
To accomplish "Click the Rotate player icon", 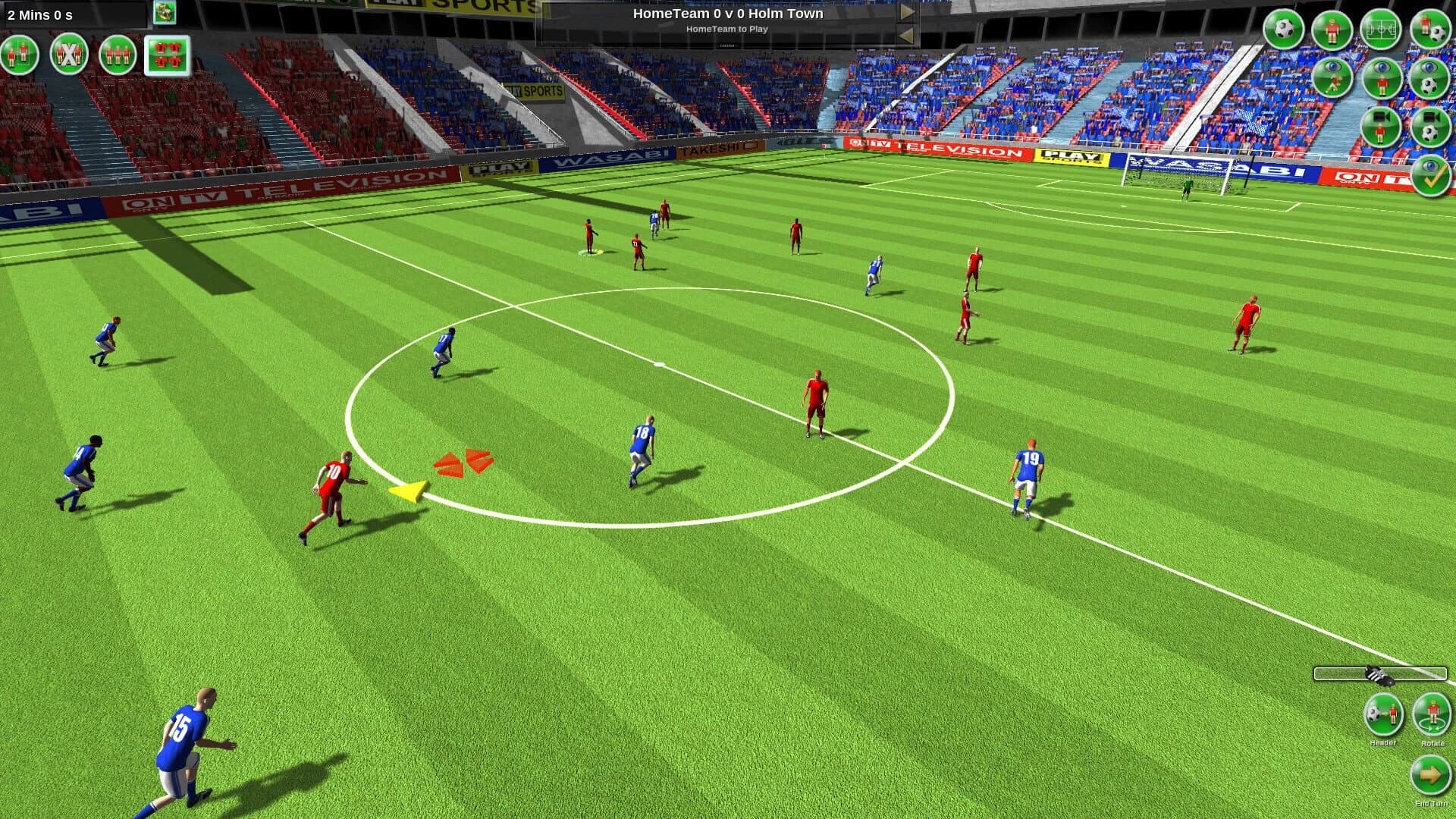I will coord(1432,713).
